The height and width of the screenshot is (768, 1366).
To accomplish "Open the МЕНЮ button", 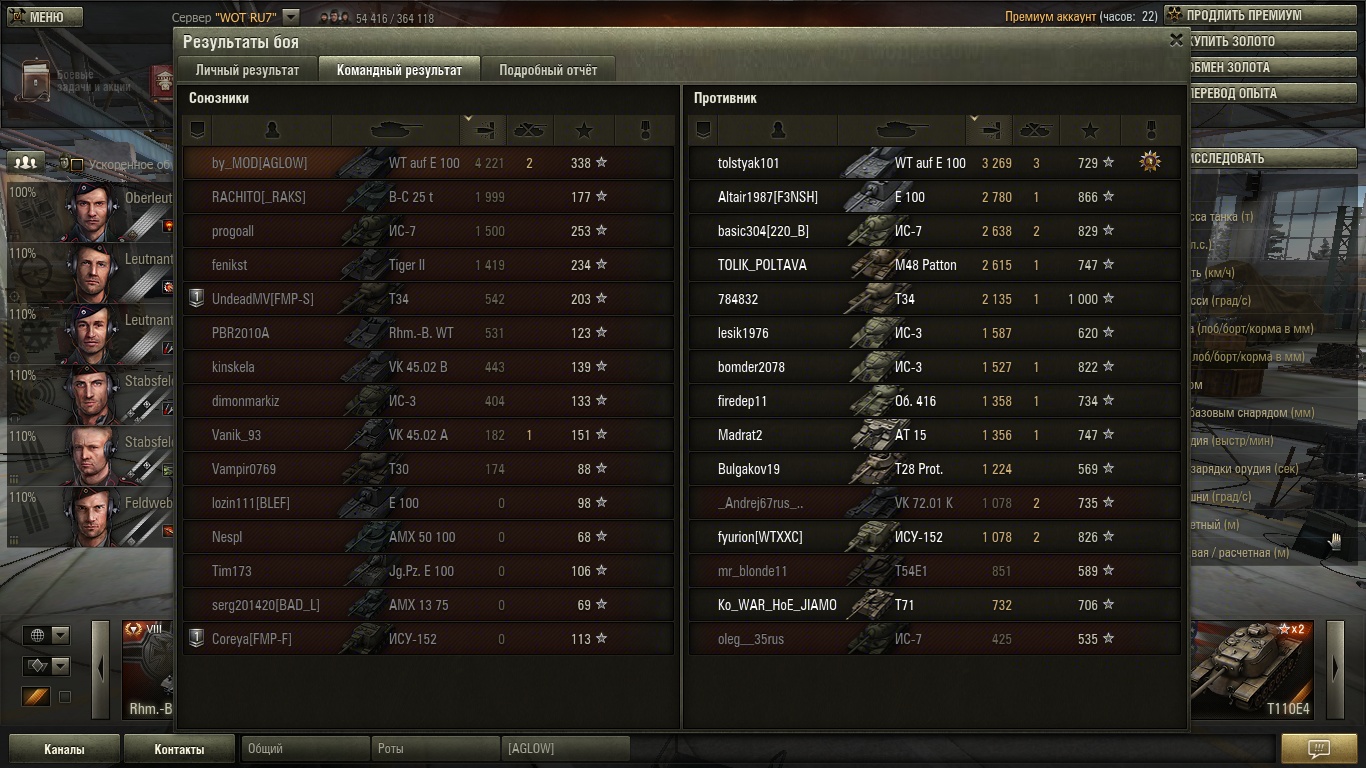I will coord(45,17).
